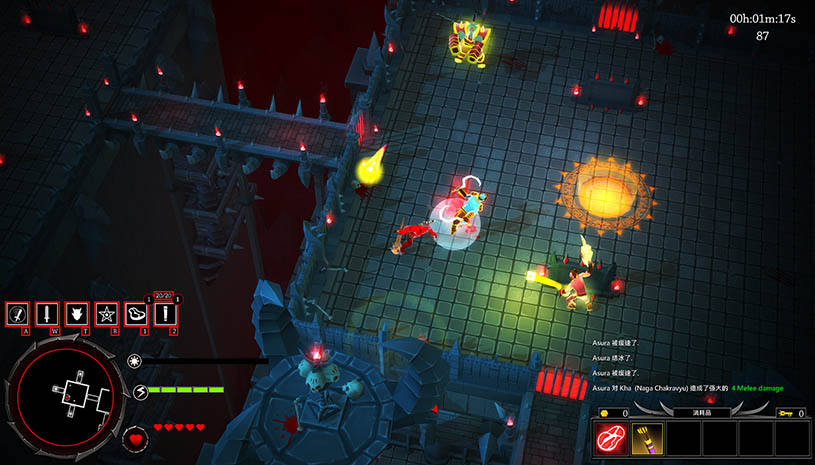815x465 pixels.
Task: Select the arrow quiver inventory slot
Action: pos(648,437)
